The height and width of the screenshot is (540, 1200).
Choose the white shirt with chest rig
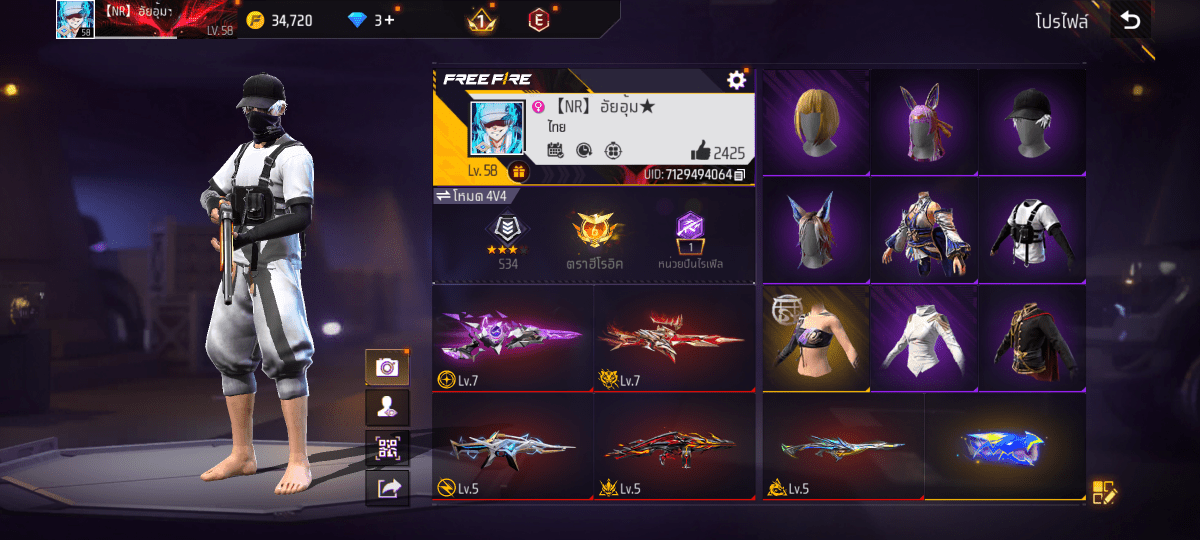[x=1032, y=230]
